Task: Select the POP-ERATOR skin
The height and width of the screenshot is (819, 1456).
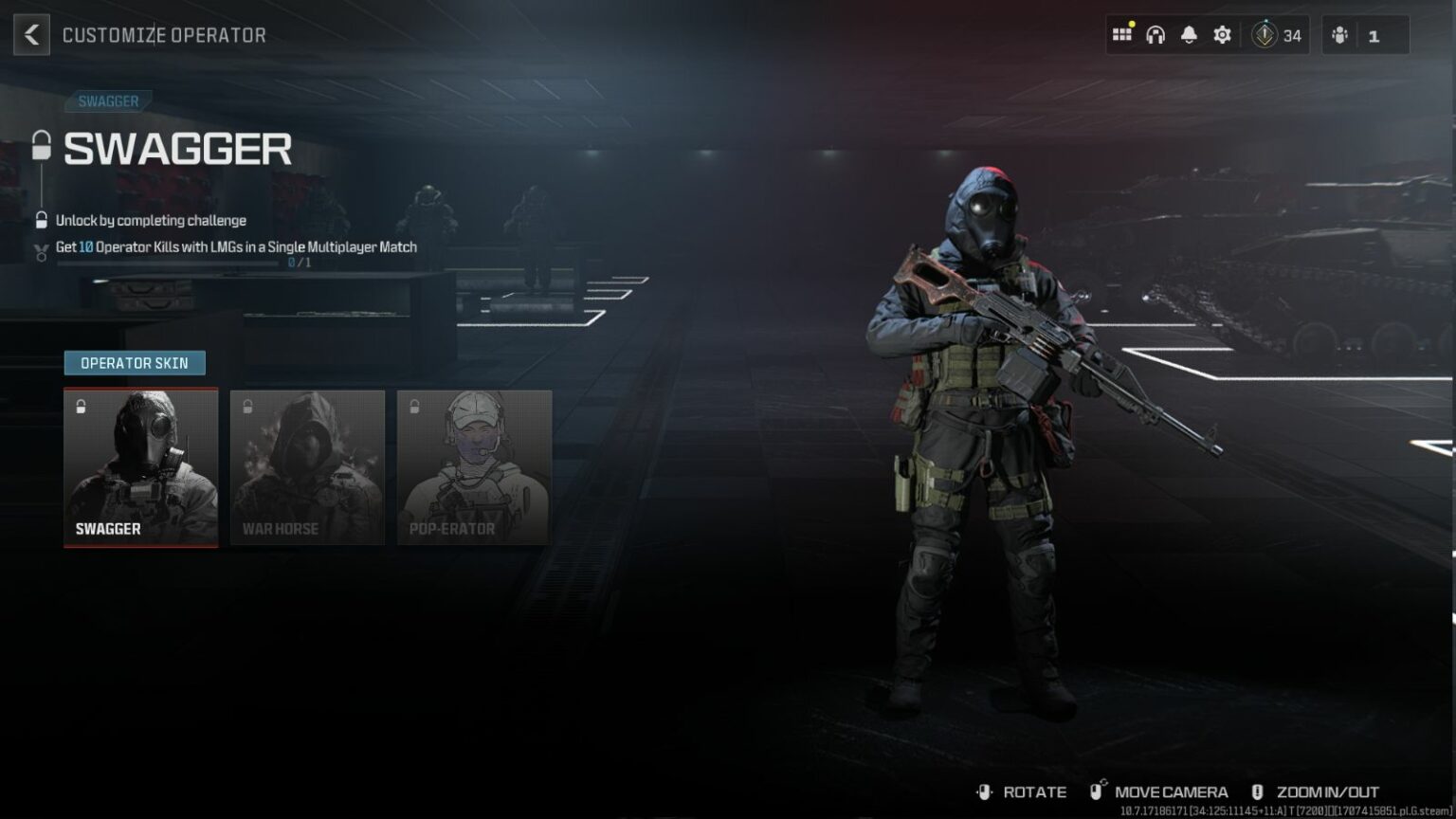Action: tap(474, 464)
